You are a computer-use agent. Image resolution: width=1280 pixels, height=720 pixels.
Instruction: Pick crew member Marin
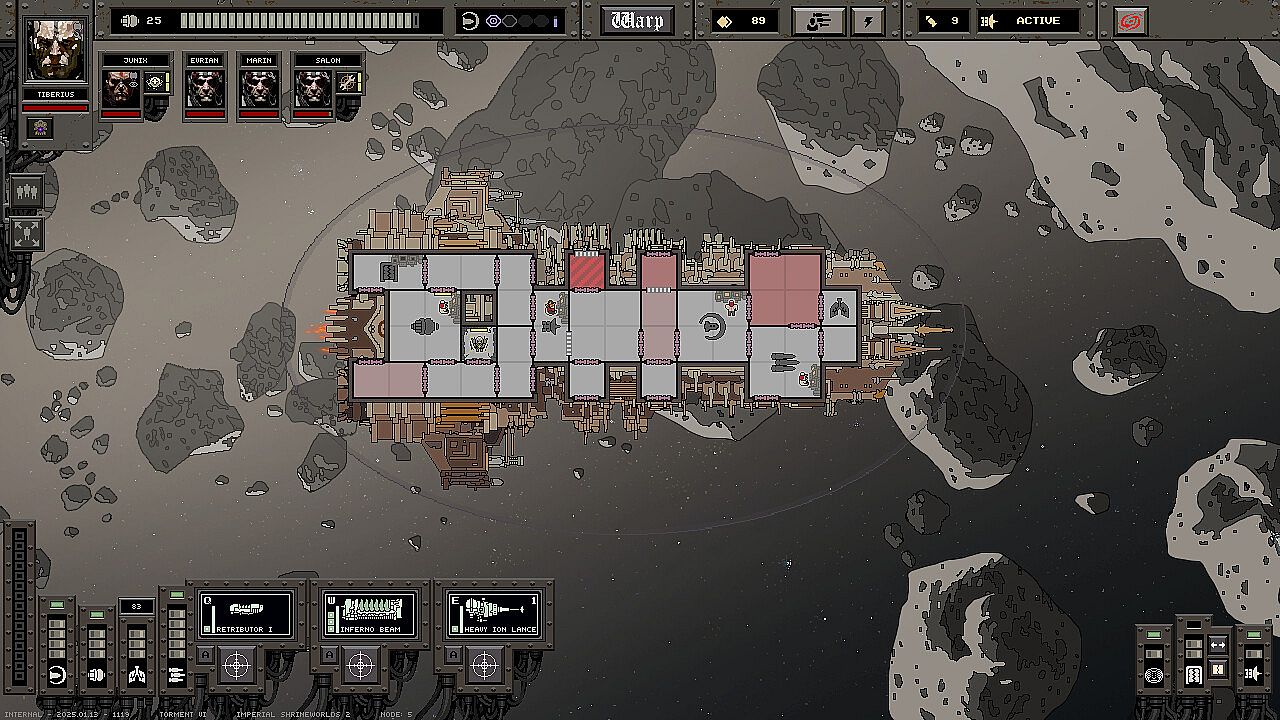point(259,89)
